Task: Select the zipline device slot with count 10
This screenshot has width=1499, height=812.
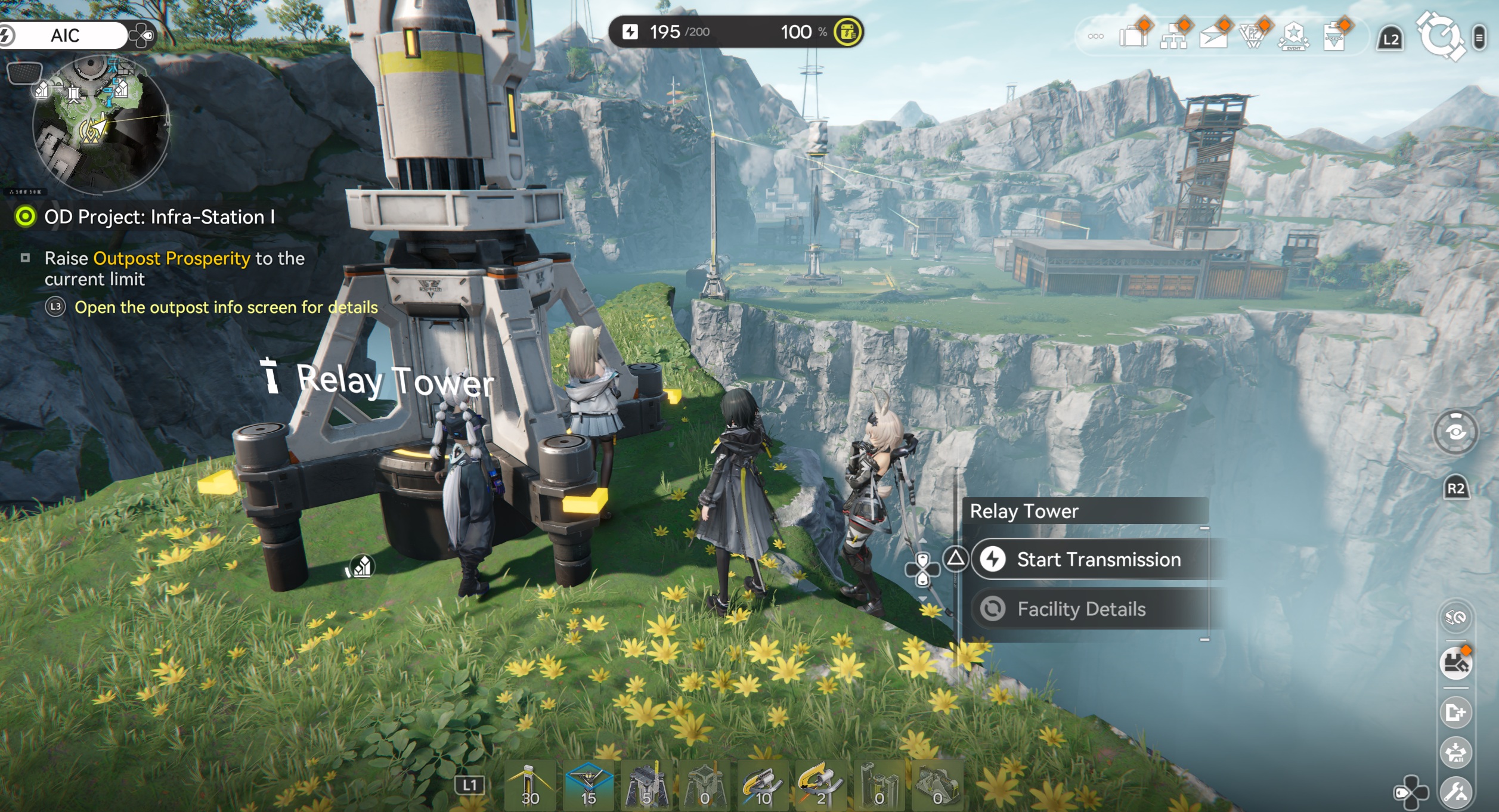Action: tap(763, 785)
